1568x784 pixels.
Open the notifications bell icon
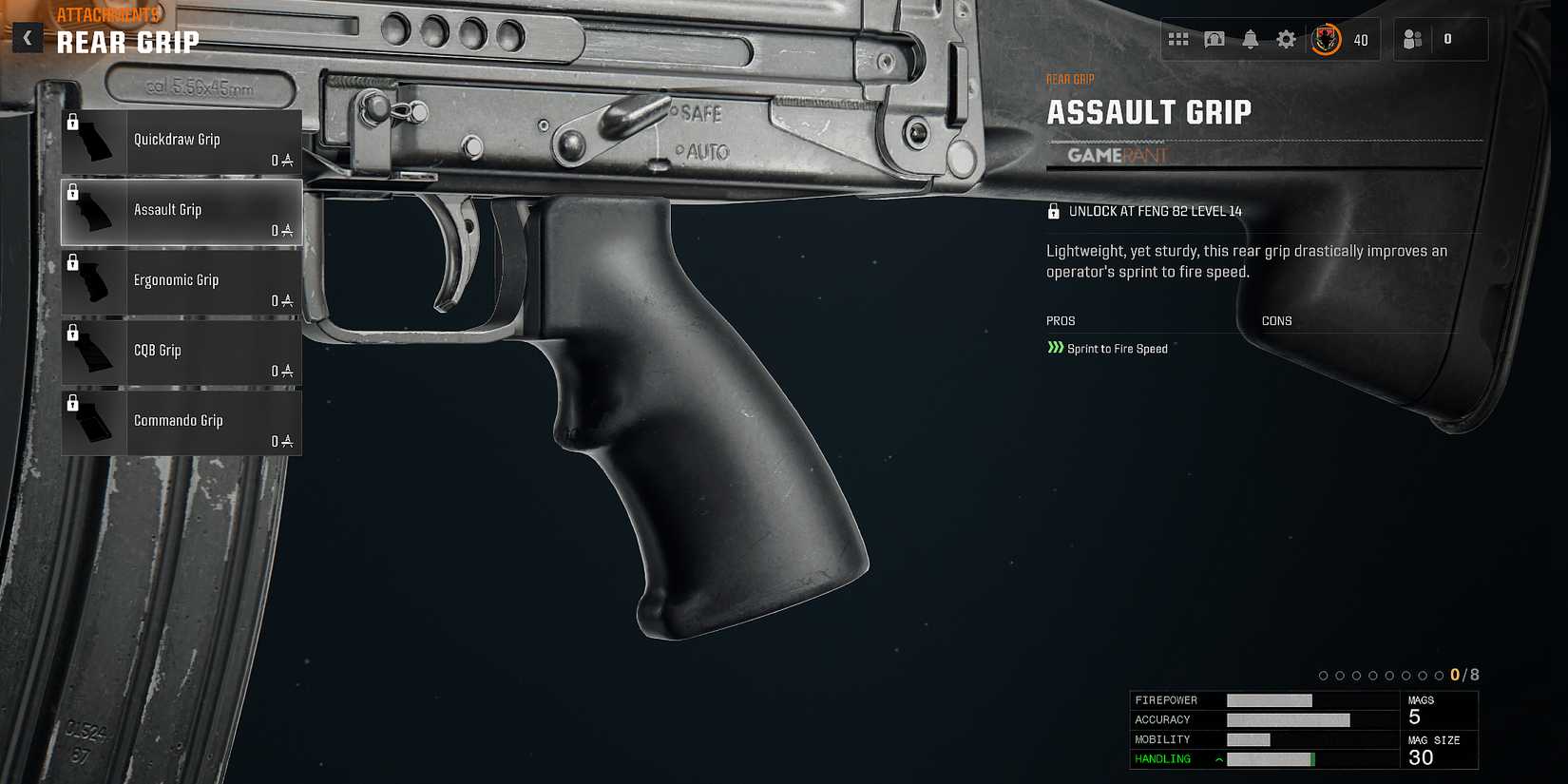click(1250, 39)
